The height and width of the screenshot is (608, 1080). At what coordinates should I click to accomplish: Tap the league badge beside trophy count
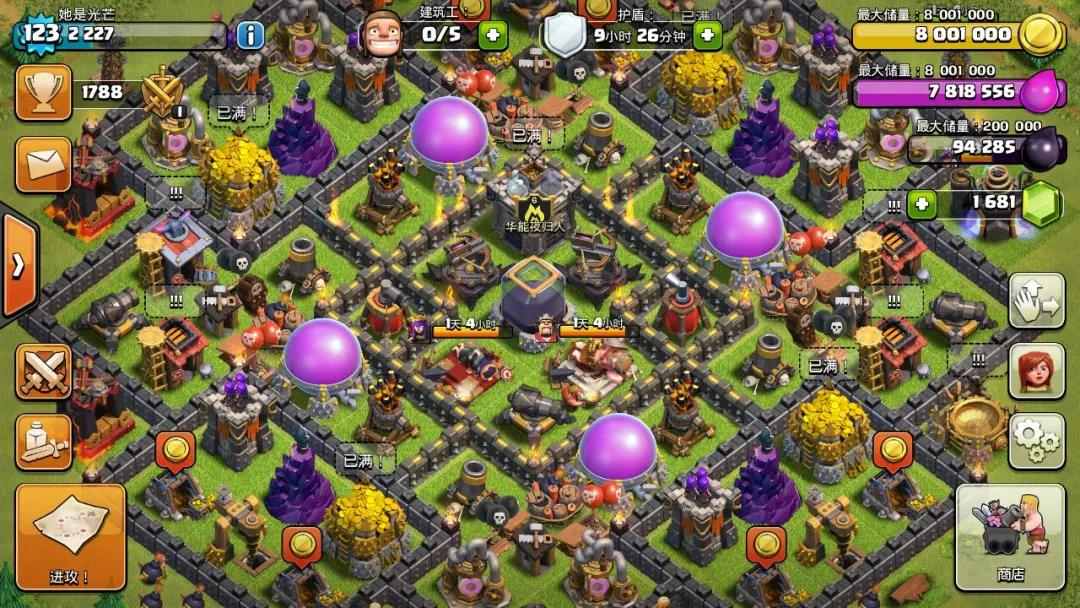click(x=161, y=93)
